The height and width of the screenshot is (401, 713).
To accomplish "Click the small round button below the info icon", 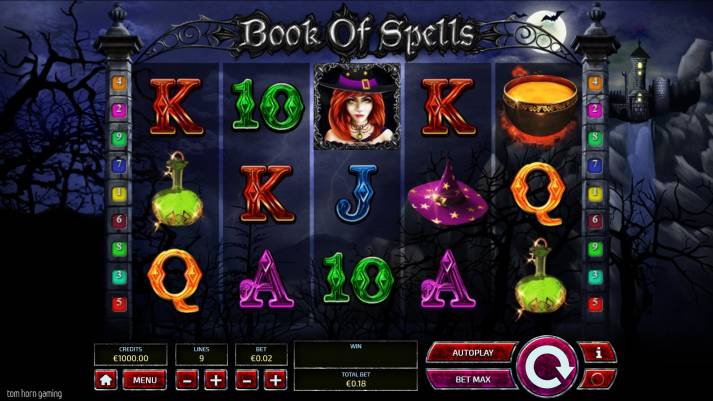I will click(597, 379).
